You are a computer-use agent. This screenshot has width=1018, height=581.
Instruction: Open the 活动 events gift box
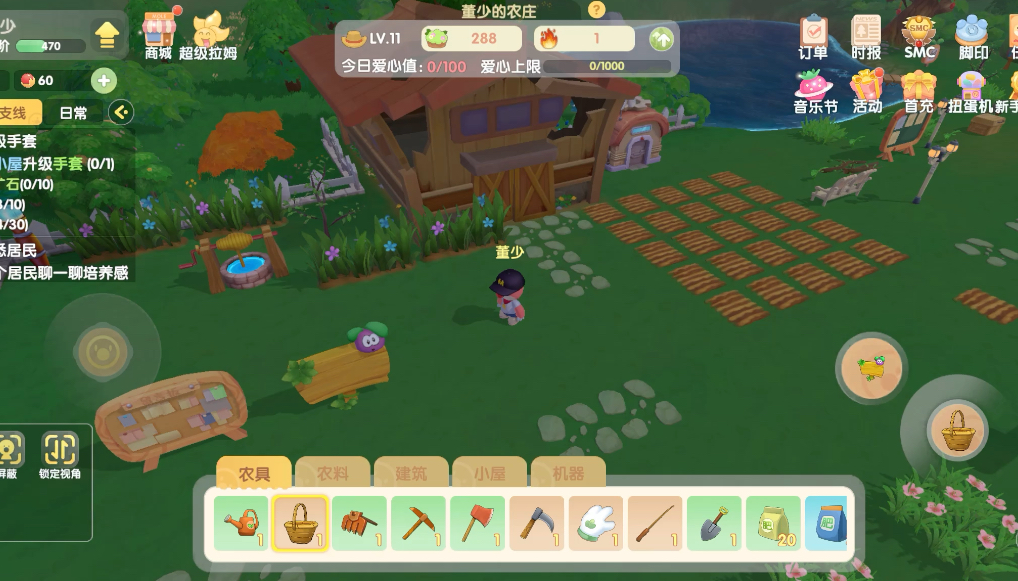867,88
